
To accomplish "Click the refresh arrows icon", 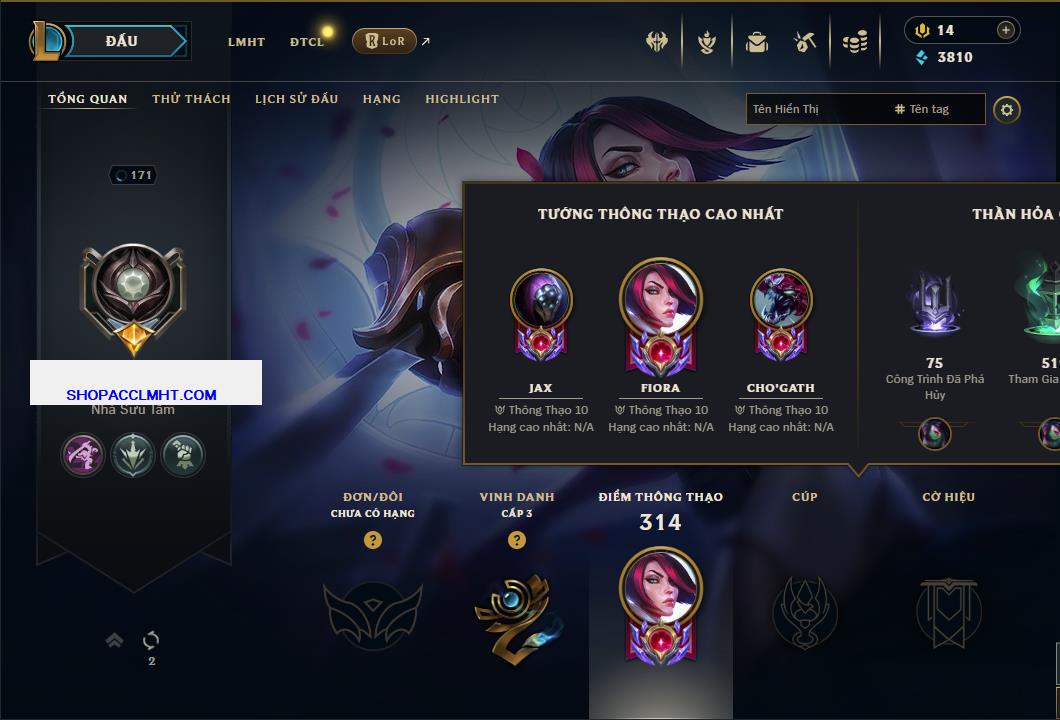I will pos(151,640).
